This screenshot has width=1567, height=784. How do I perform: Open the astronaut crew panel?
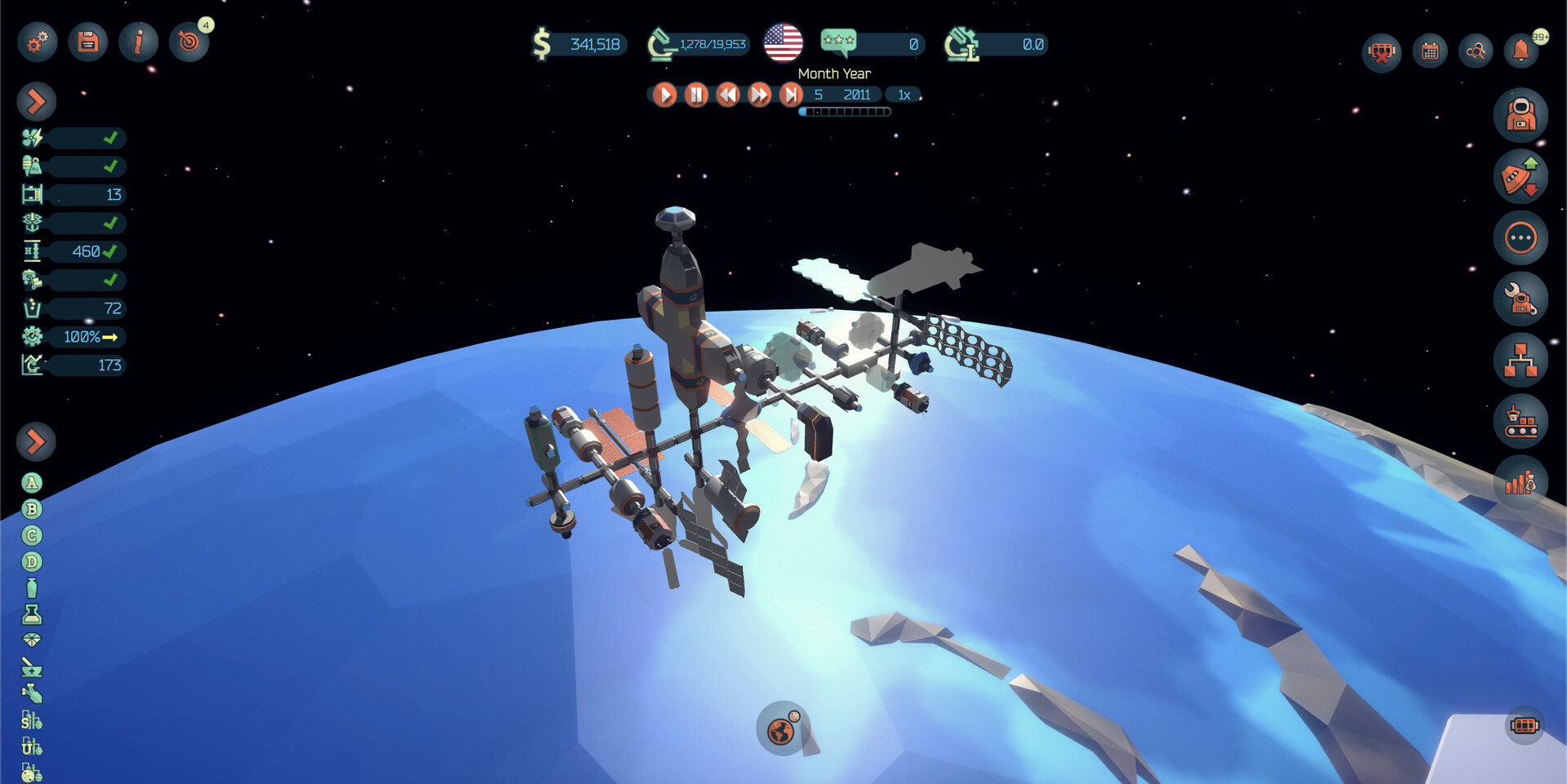1523,116
